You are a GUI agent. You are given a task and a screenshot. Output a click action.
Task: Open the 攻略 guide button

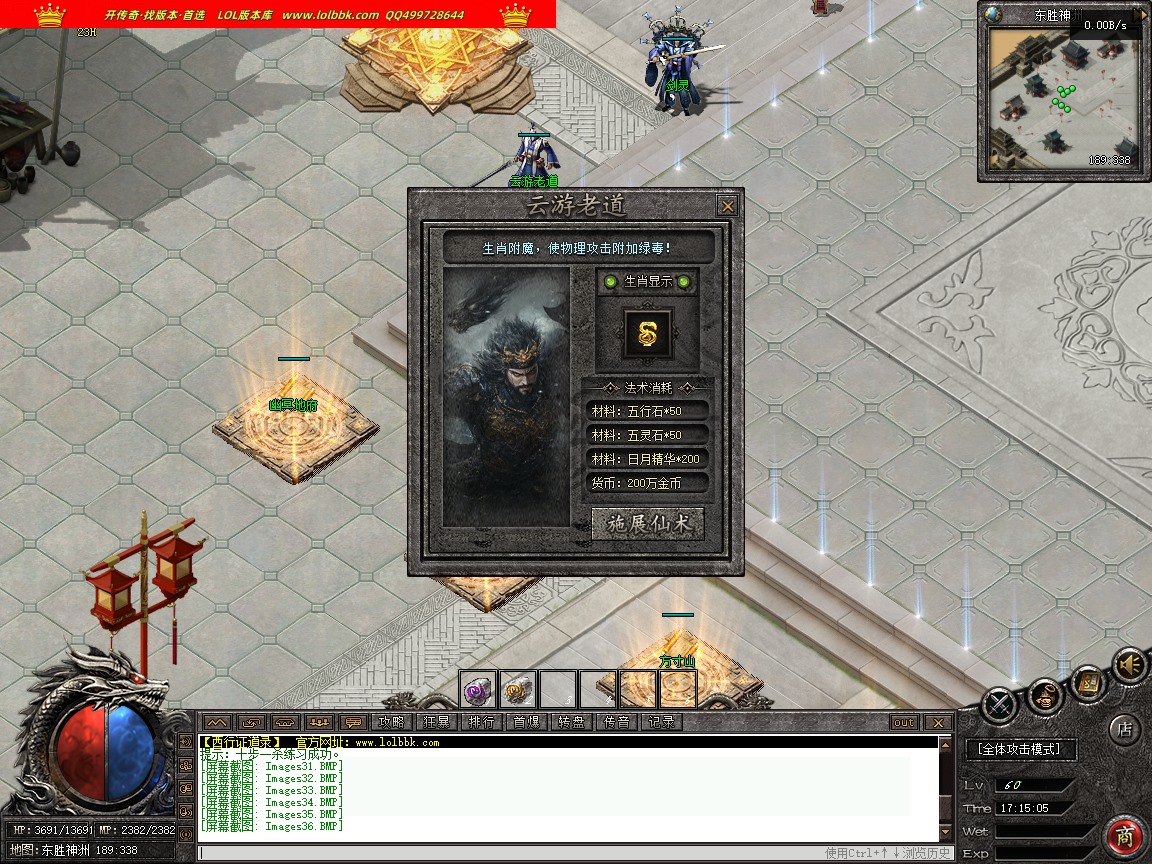coord(391,722)
